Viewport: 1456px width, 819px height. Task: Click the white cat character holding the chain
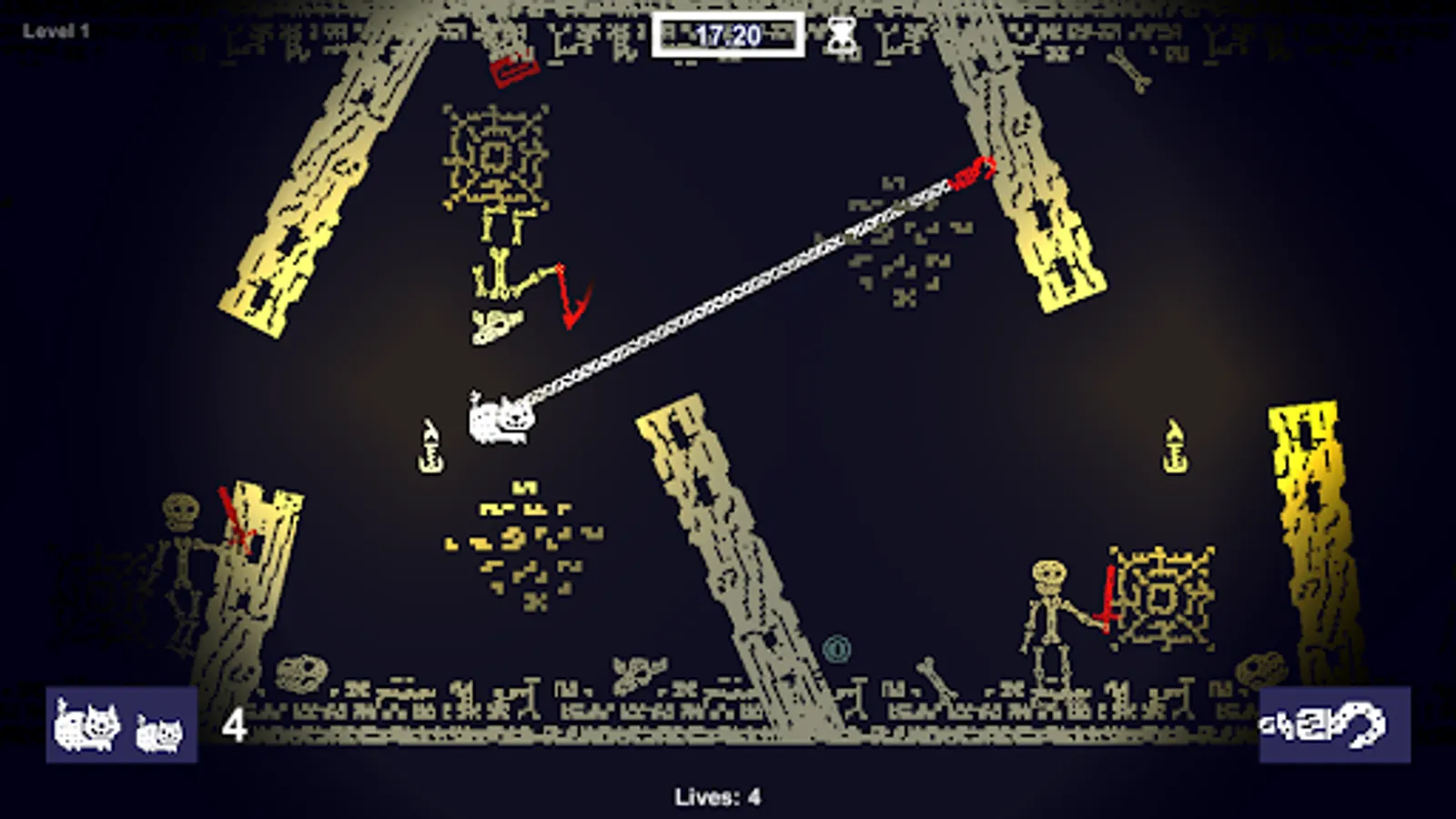pos(502,419)
